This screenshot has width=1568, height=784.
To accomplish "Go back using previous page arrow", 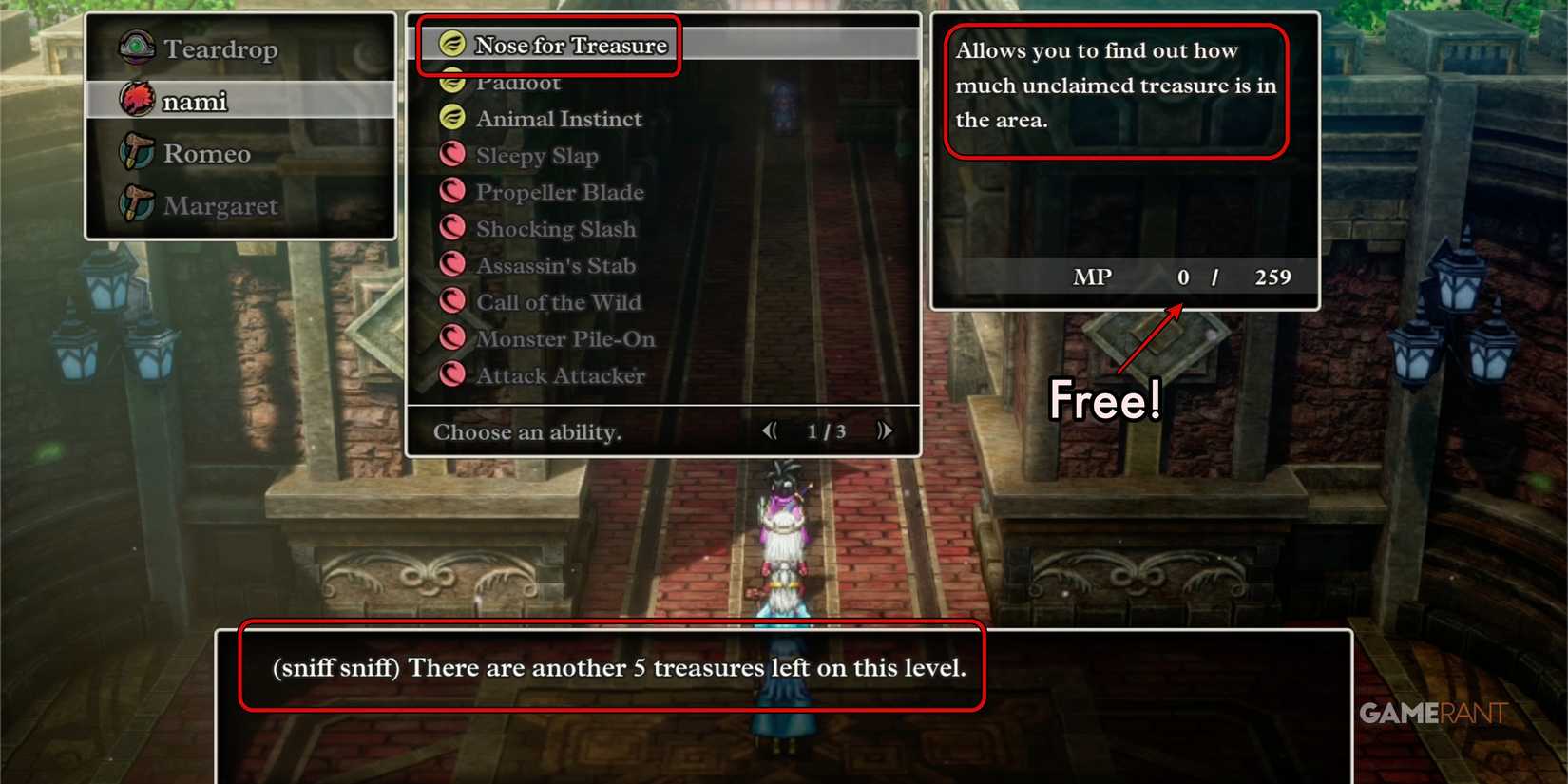I will 770,430.
